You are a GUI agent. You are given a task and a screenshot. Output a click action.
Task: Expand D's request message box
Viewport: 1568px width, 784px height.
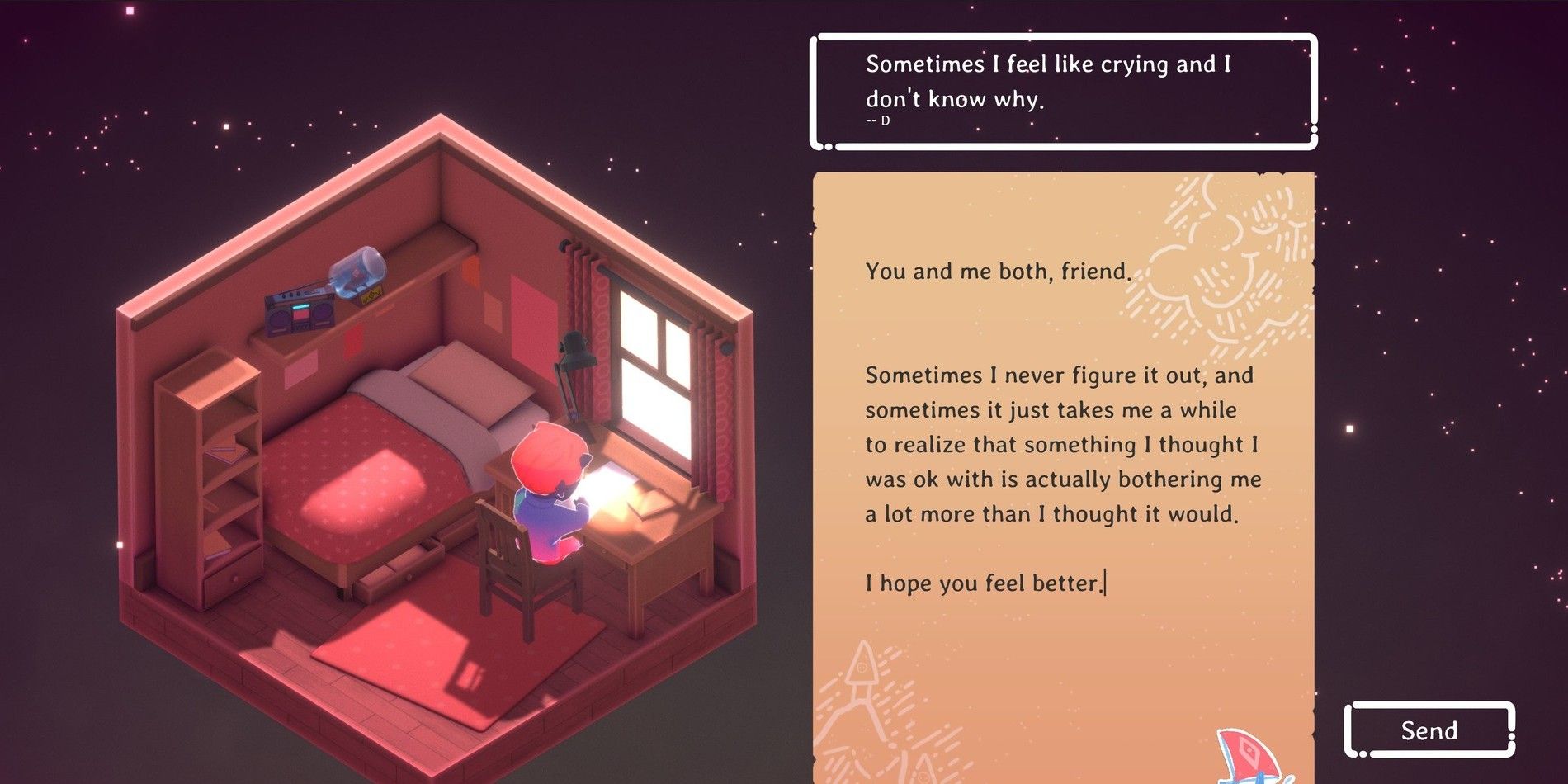click(x=1065, y=91)
